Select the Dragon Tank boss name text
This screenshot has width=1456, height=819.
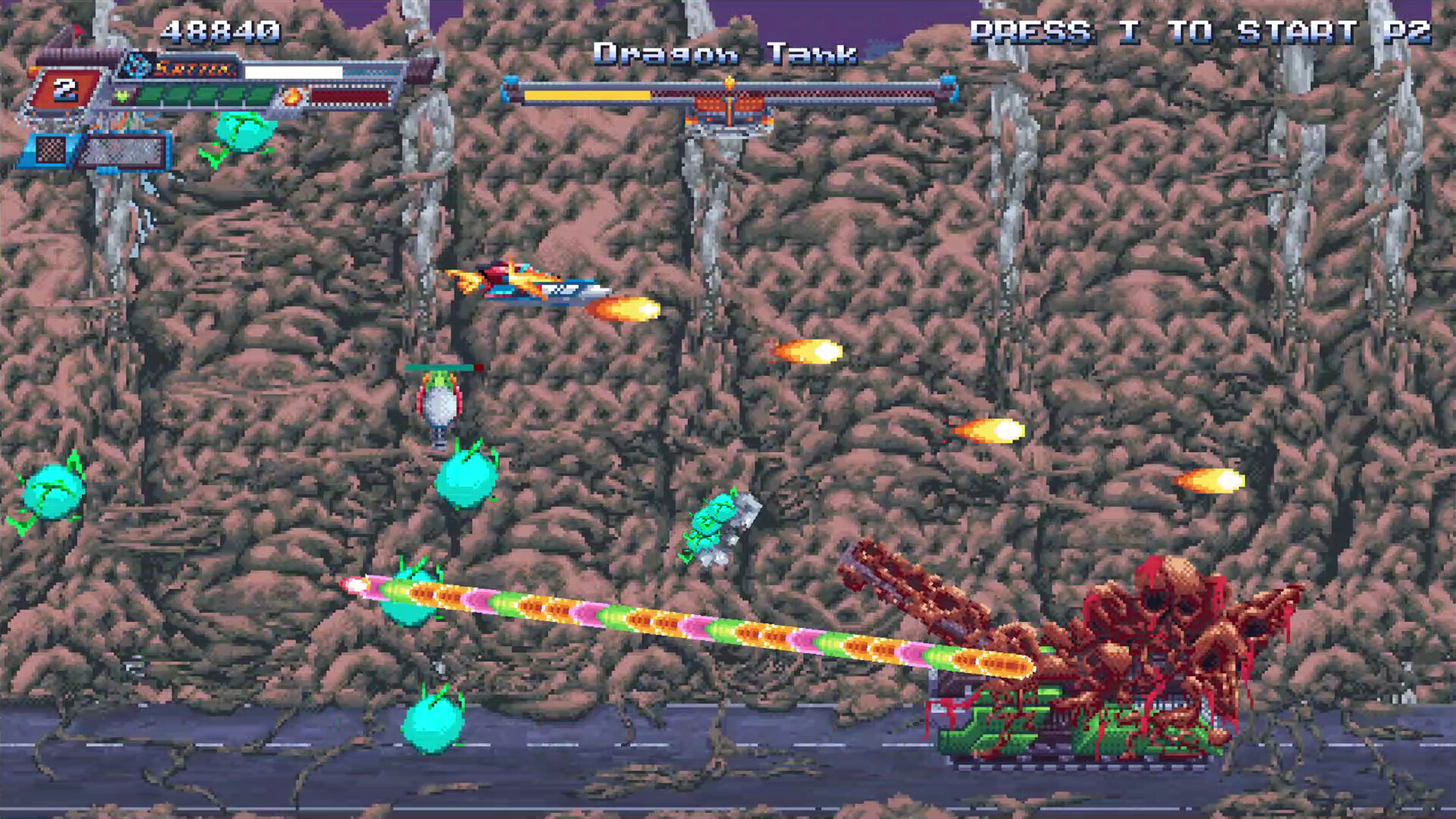[724, 53]
